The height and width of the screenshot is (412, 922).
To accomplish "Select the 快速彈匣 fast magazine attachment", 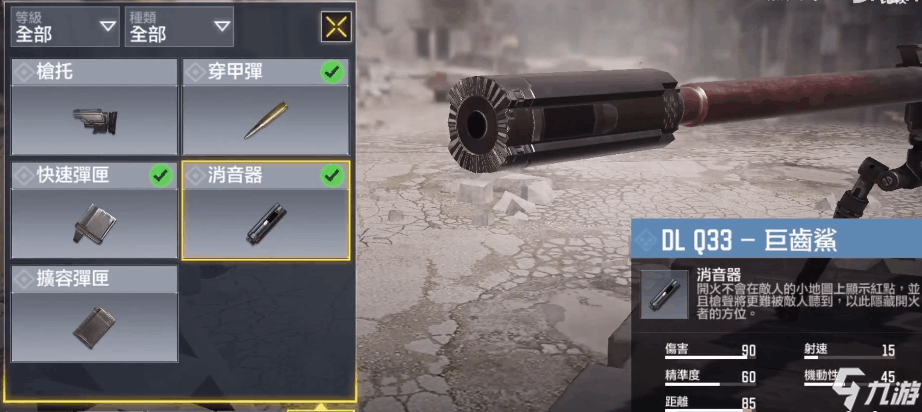I will pyautogui.click(x=94, y=212).
